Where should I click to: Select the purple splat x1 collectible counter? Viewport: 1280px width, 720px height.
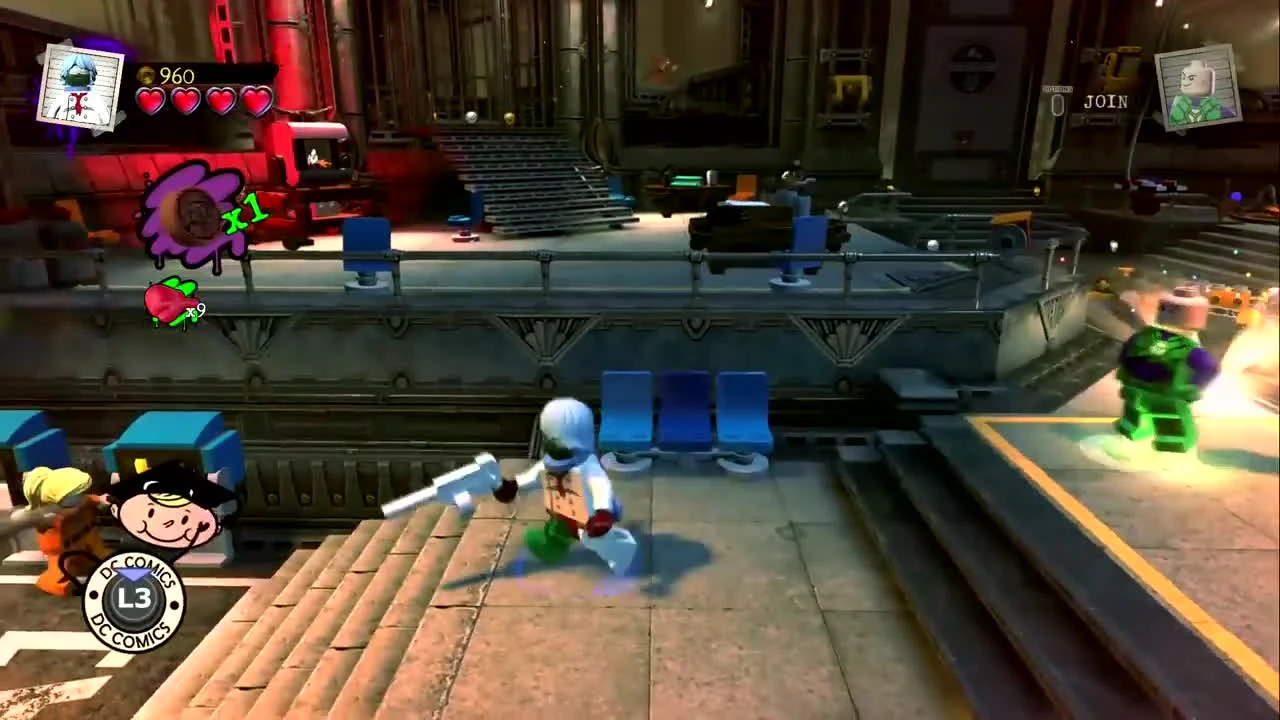coord(200,210)
